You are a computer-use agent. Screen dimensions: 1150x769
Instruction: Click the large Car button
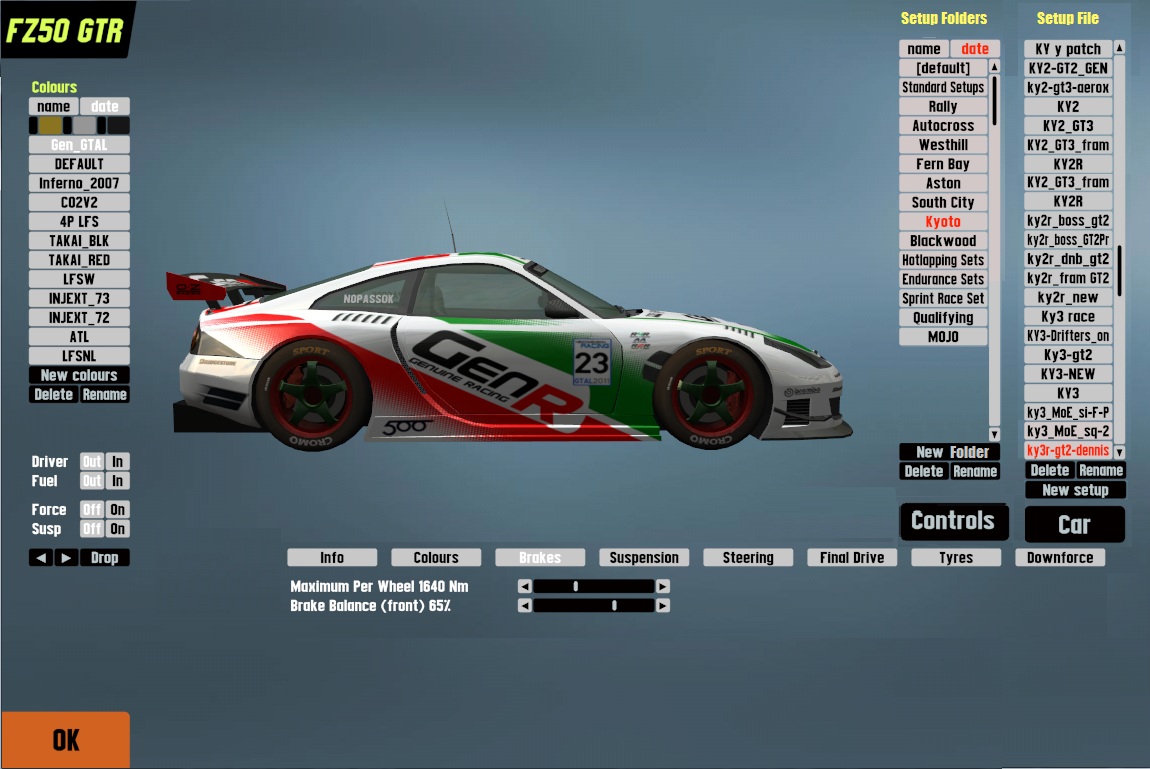1074,525
